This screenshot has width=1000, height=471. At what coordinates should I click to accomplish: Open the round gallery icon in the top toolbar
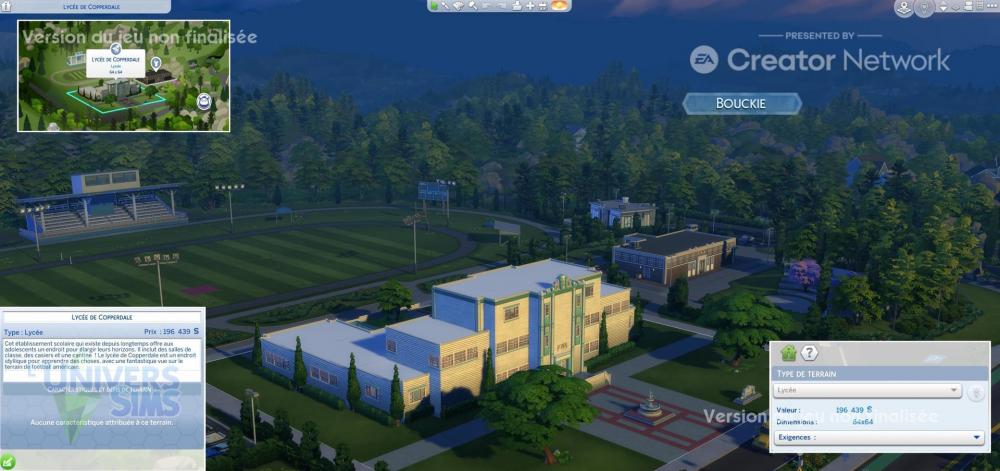click(x=561, y=6)
